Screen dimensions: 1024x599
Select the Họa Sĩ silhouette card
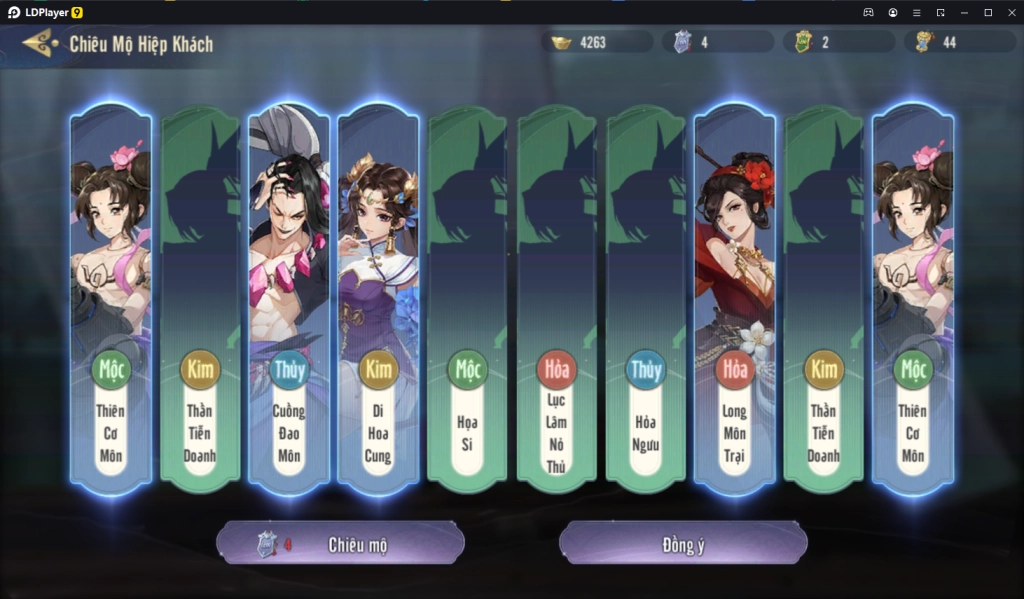tap(467, 300)
